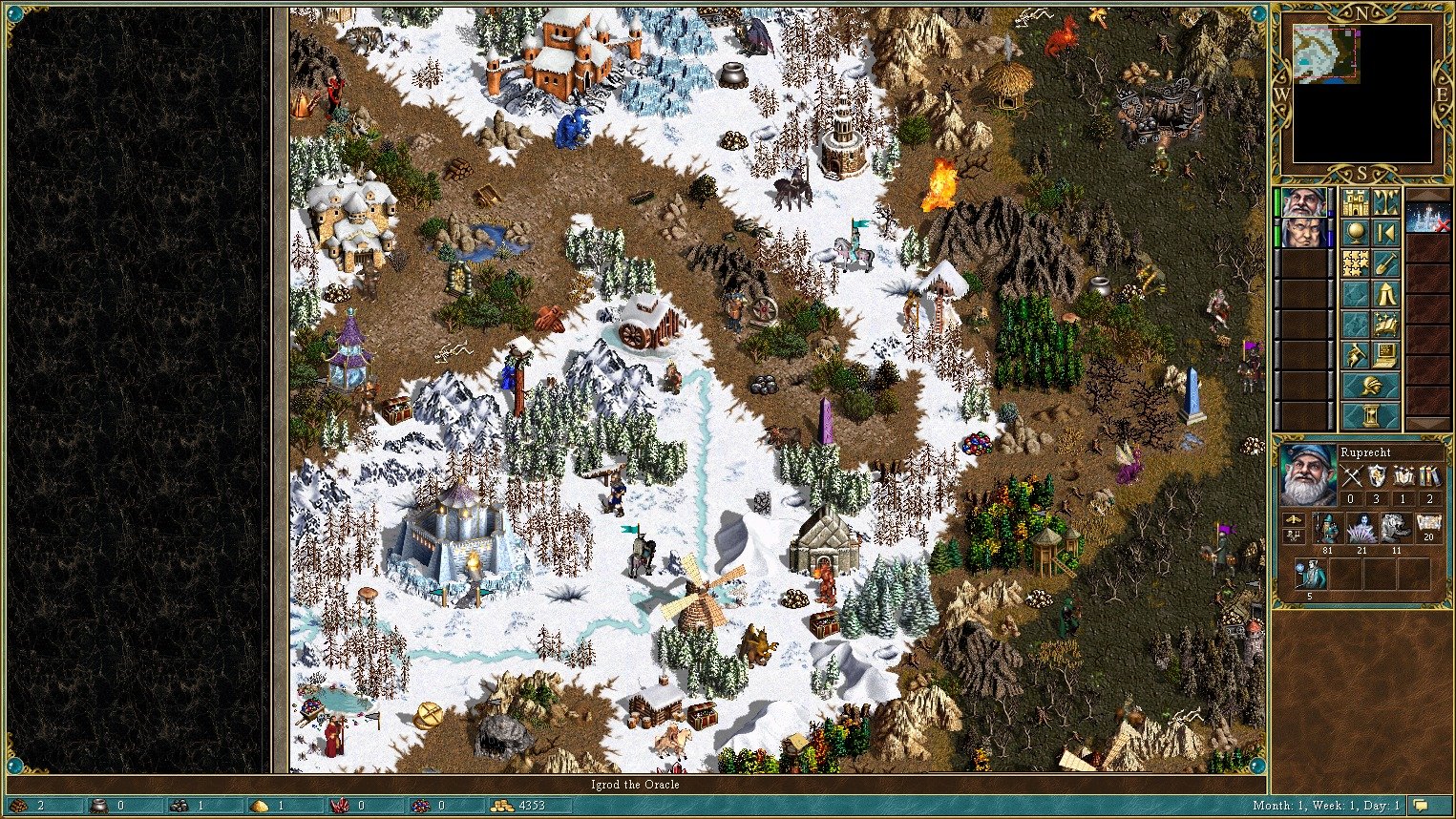Viewport: 1456px width, 819px height.
Task: End the turn using the hourglass icon
Action: [x=1370, y=414]
